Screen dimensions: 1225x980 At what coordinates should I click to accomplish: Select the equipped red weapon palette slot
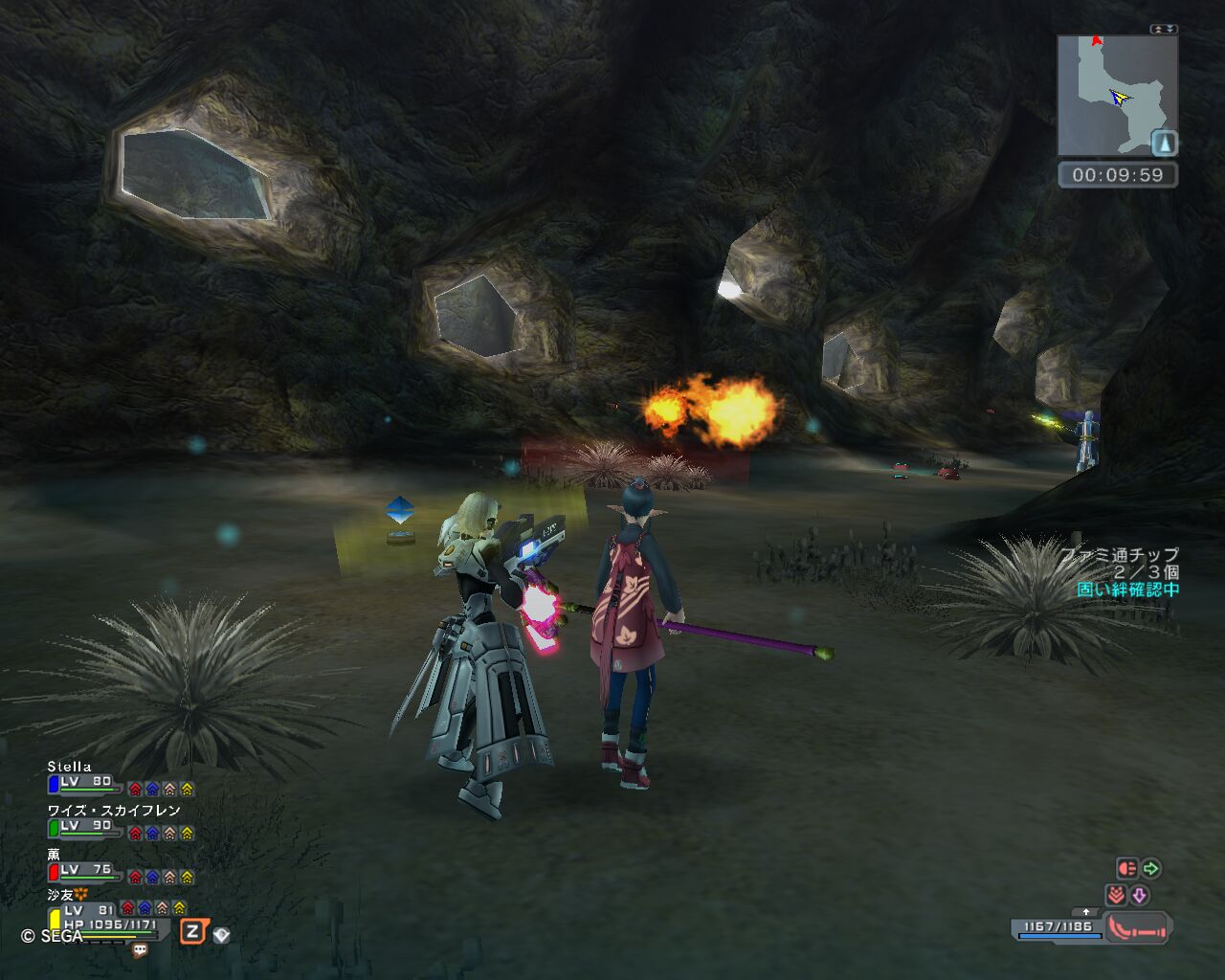tap(1137, 927)
